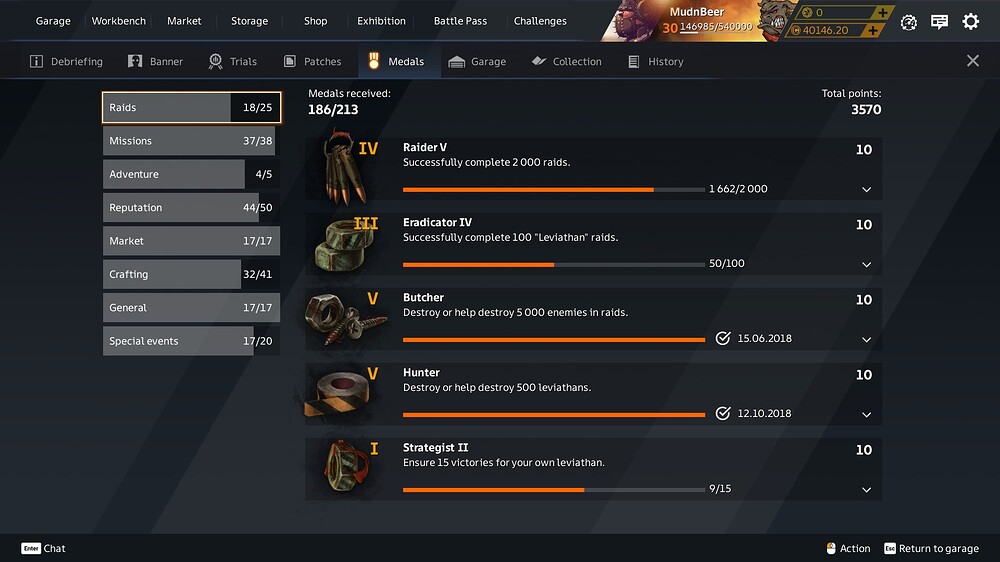Go to the Market

click(184, 21)
